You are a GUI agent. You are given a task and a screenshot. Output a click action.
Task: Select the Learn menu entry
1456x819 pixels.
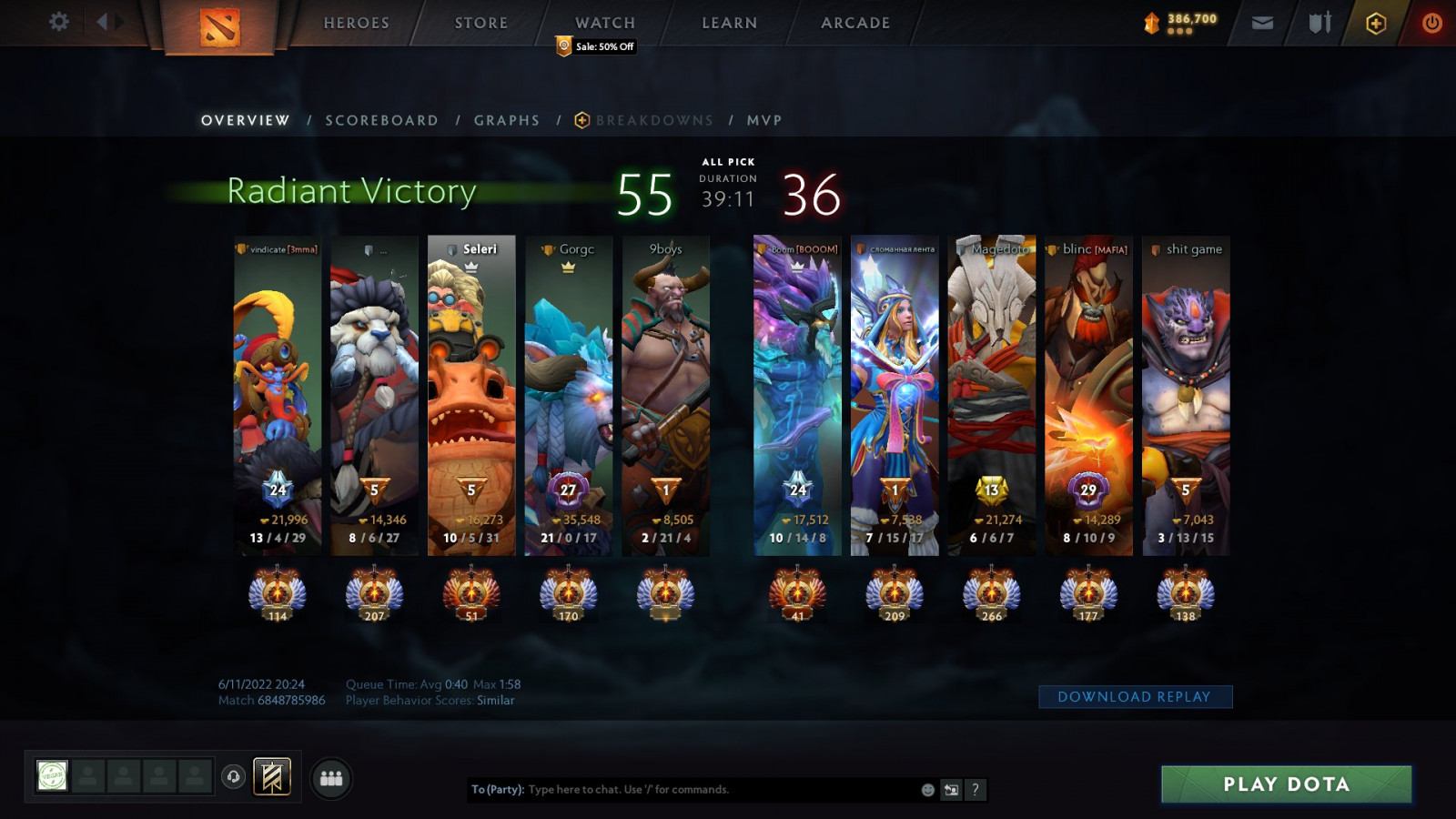point(730,23)
